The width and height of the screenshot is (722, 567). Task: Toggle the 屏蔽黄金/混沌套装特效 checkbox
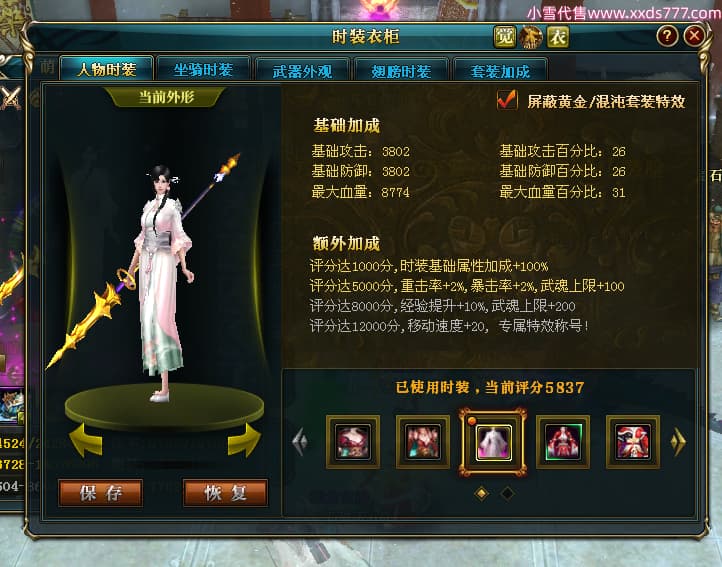coord(507,100)
